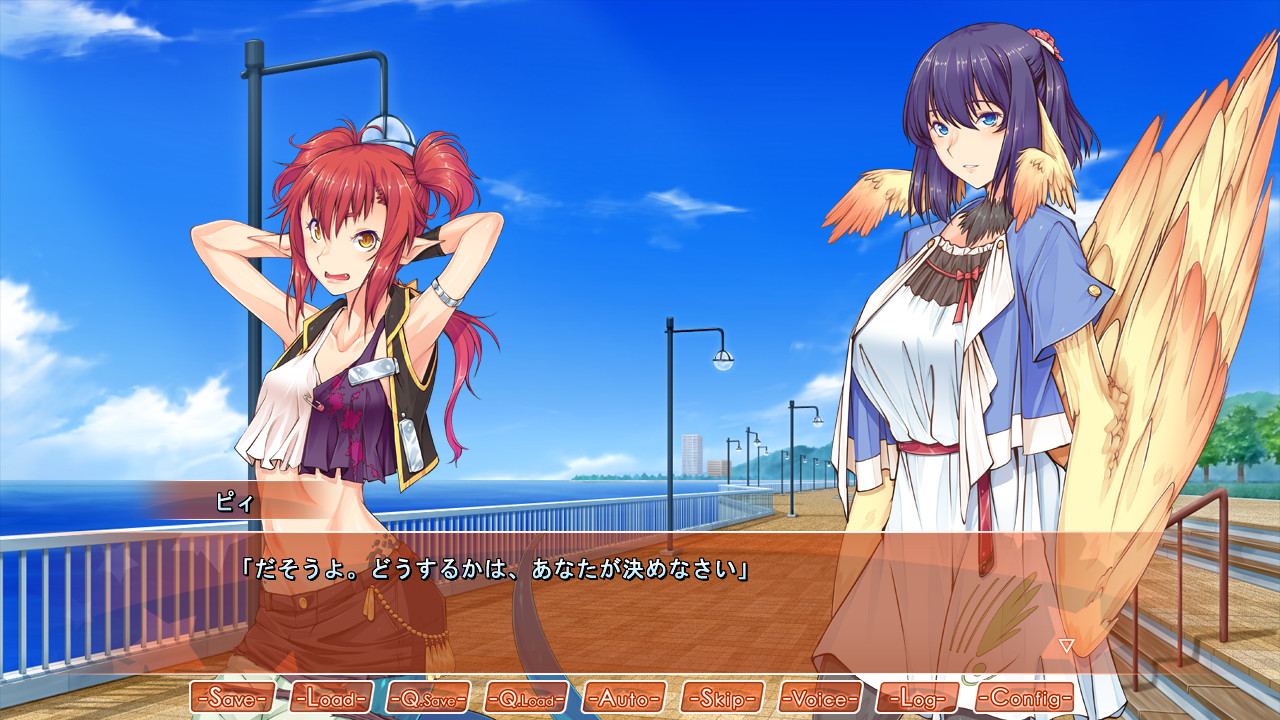Open the Config settings
Viewport: 1280px width, 720px height.
coord(1024,697)
